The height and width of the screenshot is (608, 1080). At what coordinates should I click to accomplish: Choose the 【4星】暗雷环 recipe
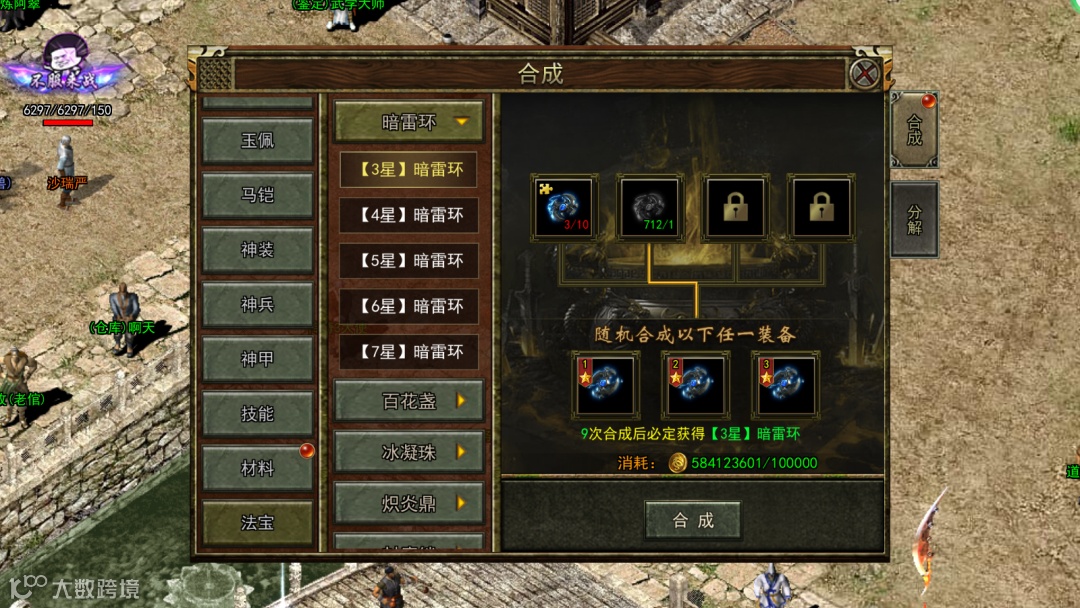[x=409, y=215]
